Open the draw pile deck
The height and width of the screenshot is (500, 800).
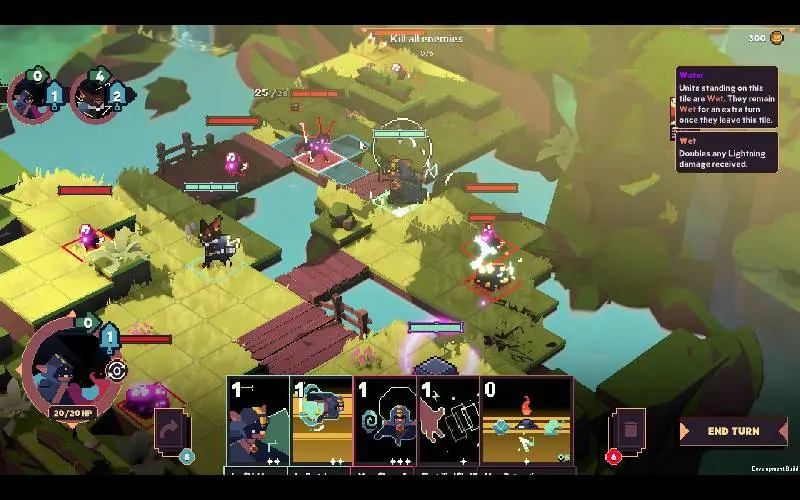tap(169, 431)
